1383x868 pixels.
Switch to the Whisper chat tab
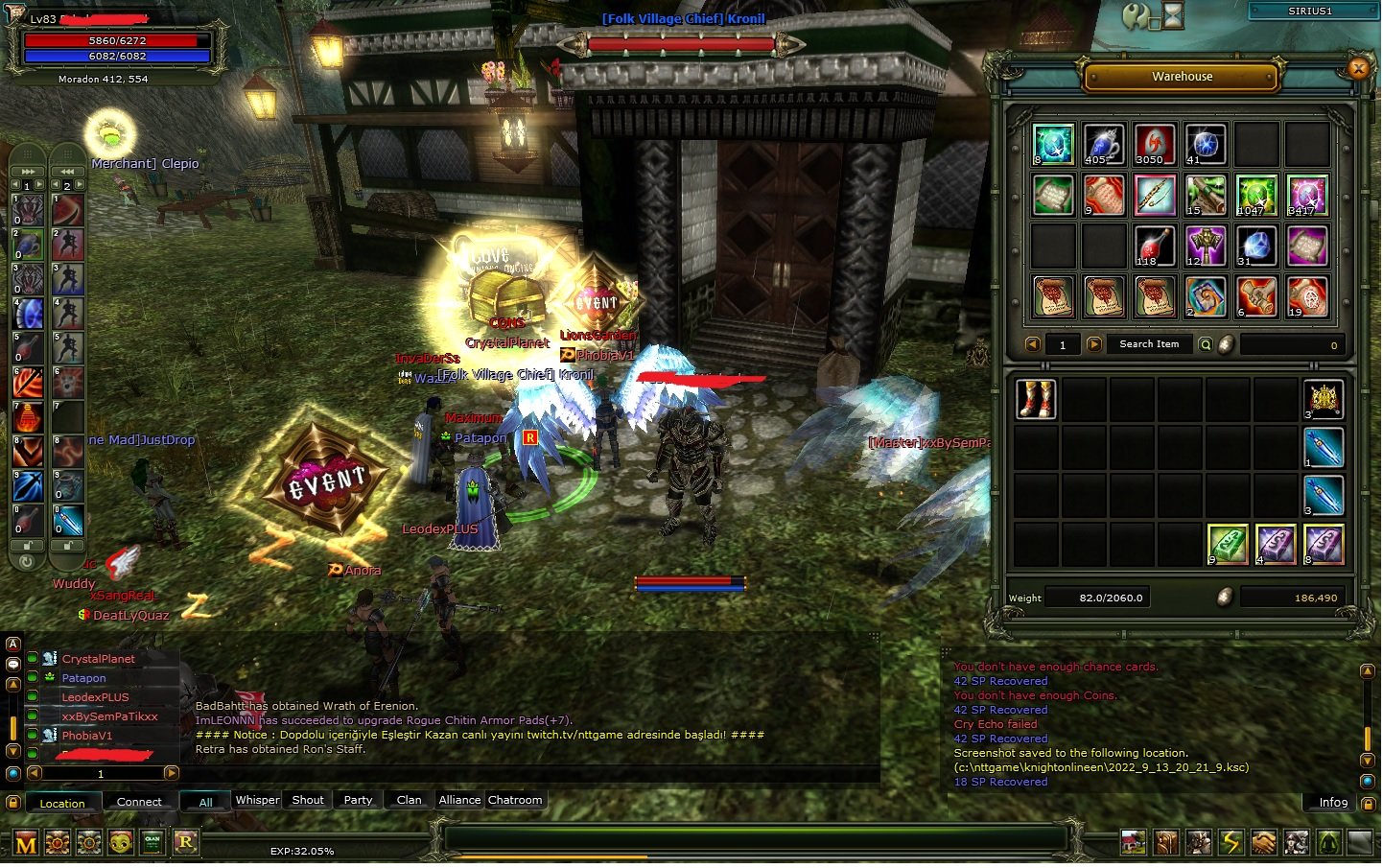click(257, 801)
